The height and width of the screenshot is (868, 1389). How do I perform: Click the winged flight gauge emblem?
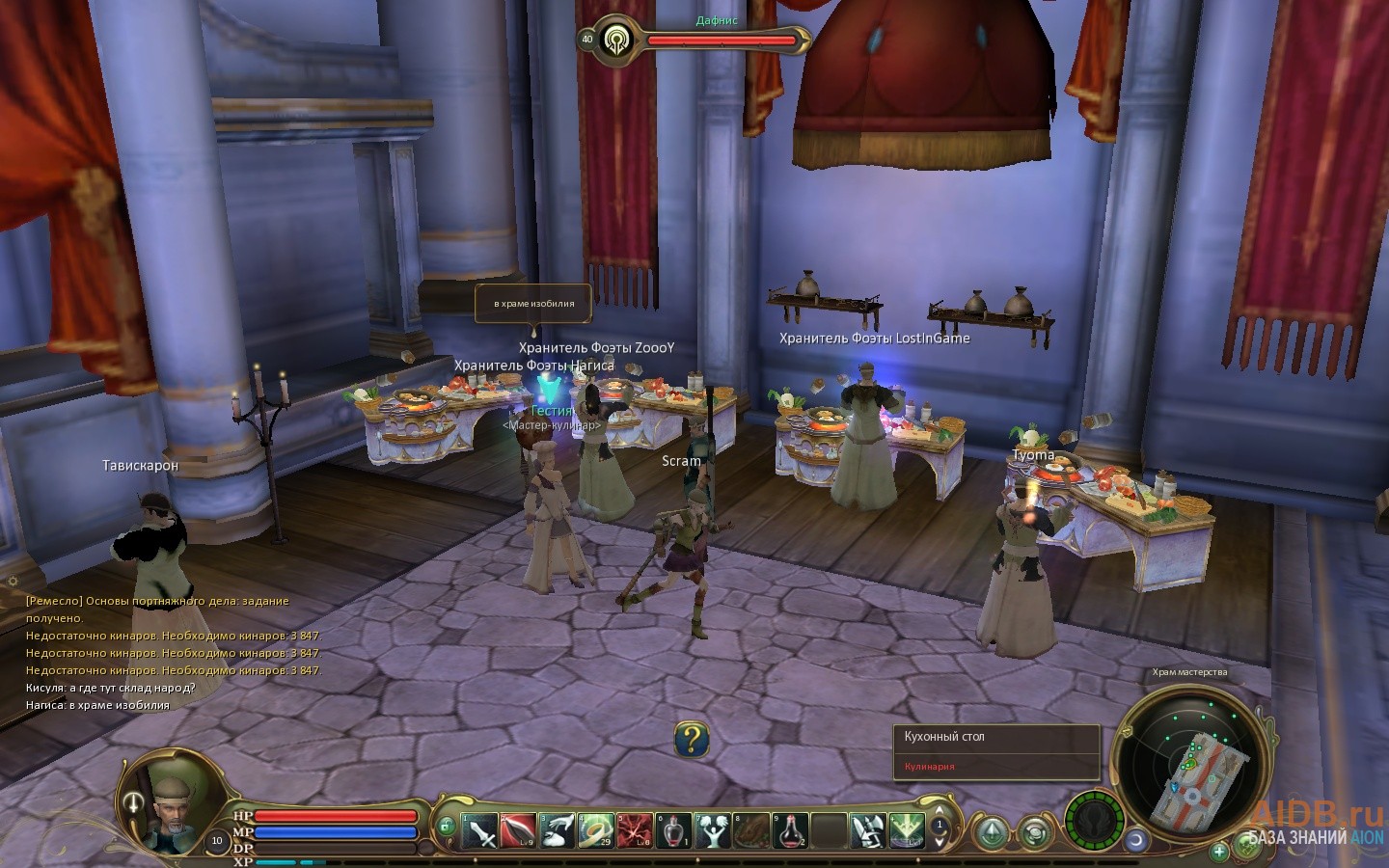1094,822
